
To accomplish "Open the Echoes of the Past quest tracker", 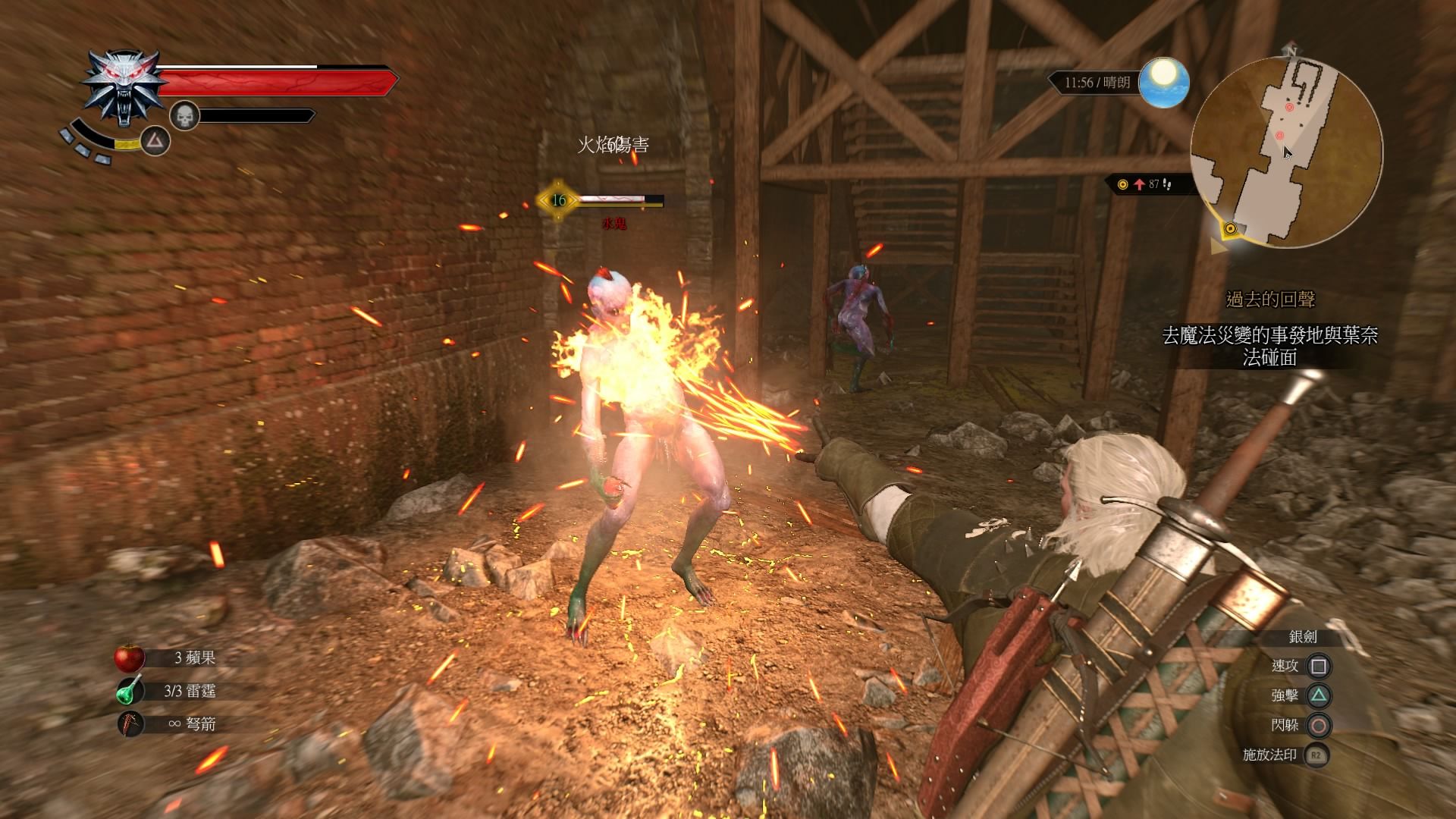I will click(x=1270, y=300).
